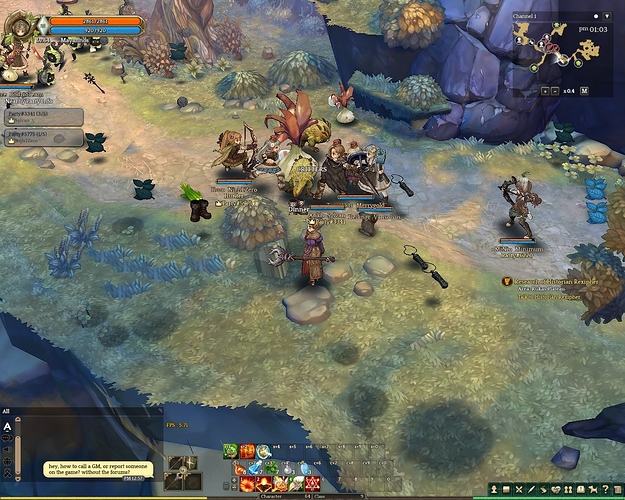Open the full map with the M button
This screenshot has width=625, height=500.
tap(585, 90)
